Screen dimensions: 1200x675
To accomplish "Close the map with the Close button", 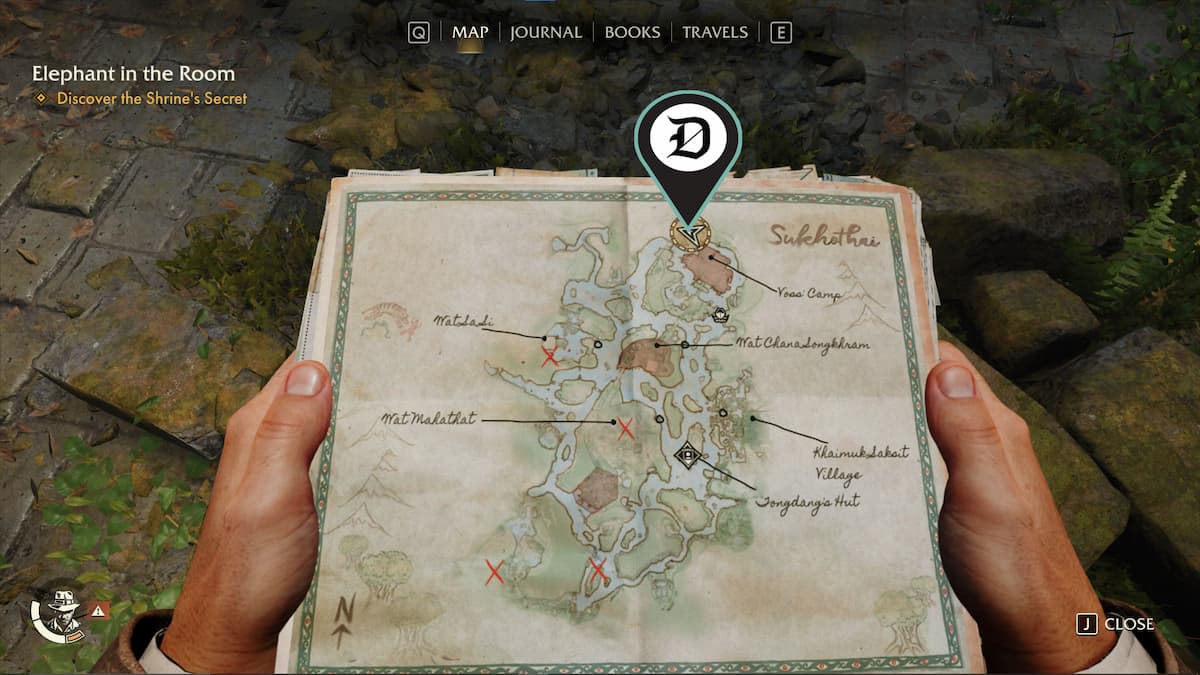I will [x=1115, y=624].
